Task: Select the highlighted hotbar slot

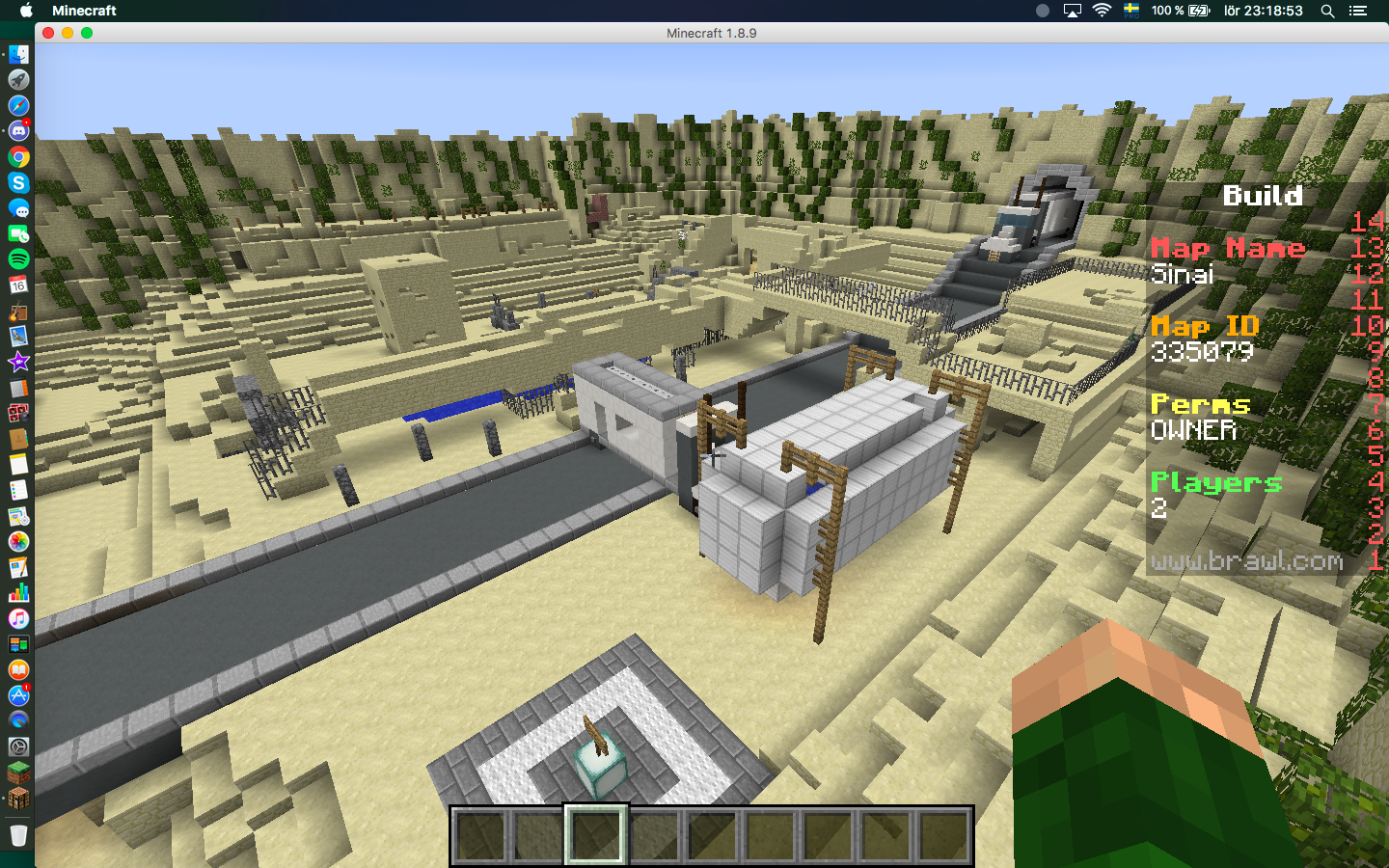Action: [595, 835]
